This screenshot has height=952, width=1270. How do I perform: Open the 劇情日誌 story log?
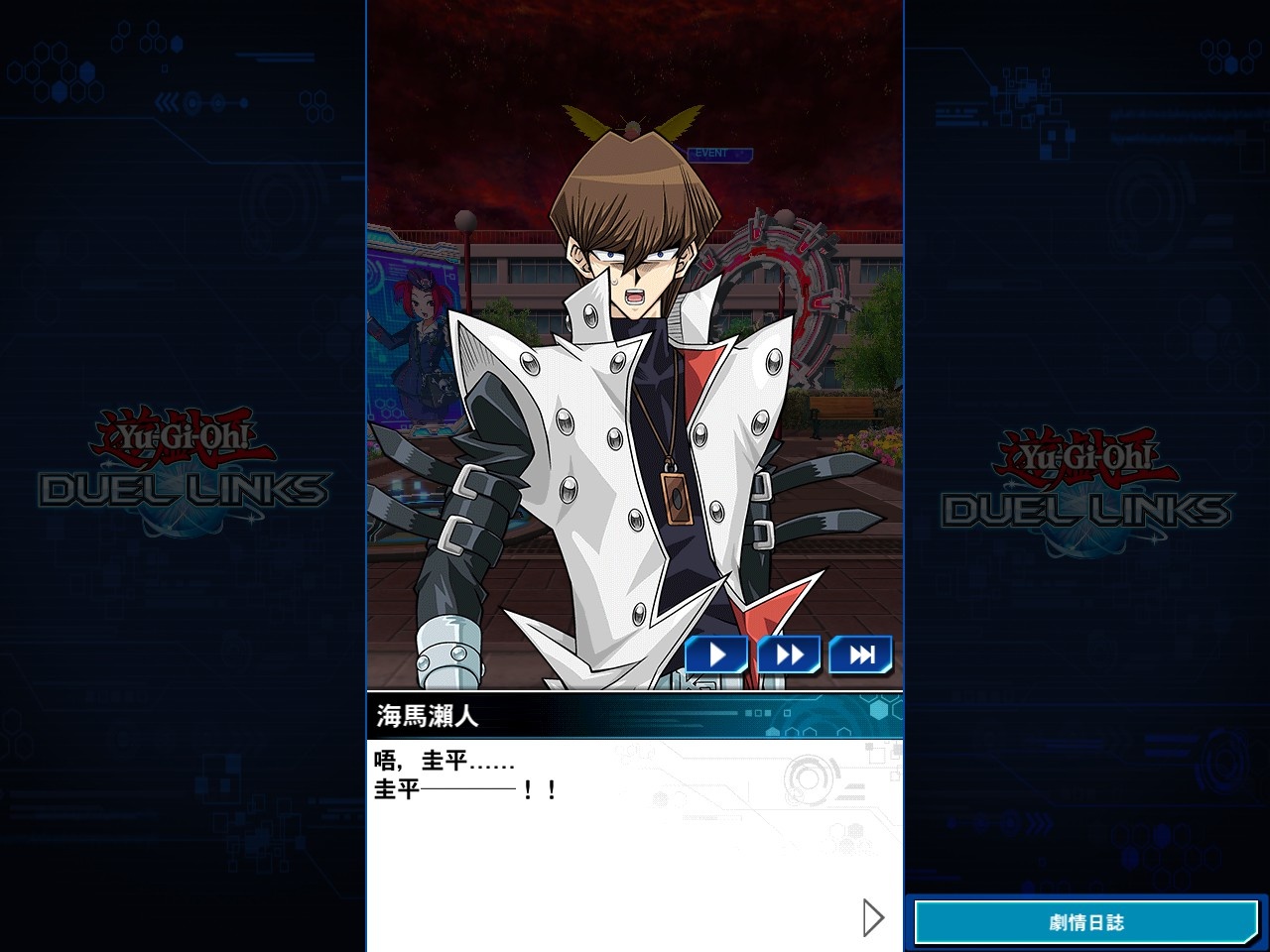pyautogui.click(x=1086, y=922)
